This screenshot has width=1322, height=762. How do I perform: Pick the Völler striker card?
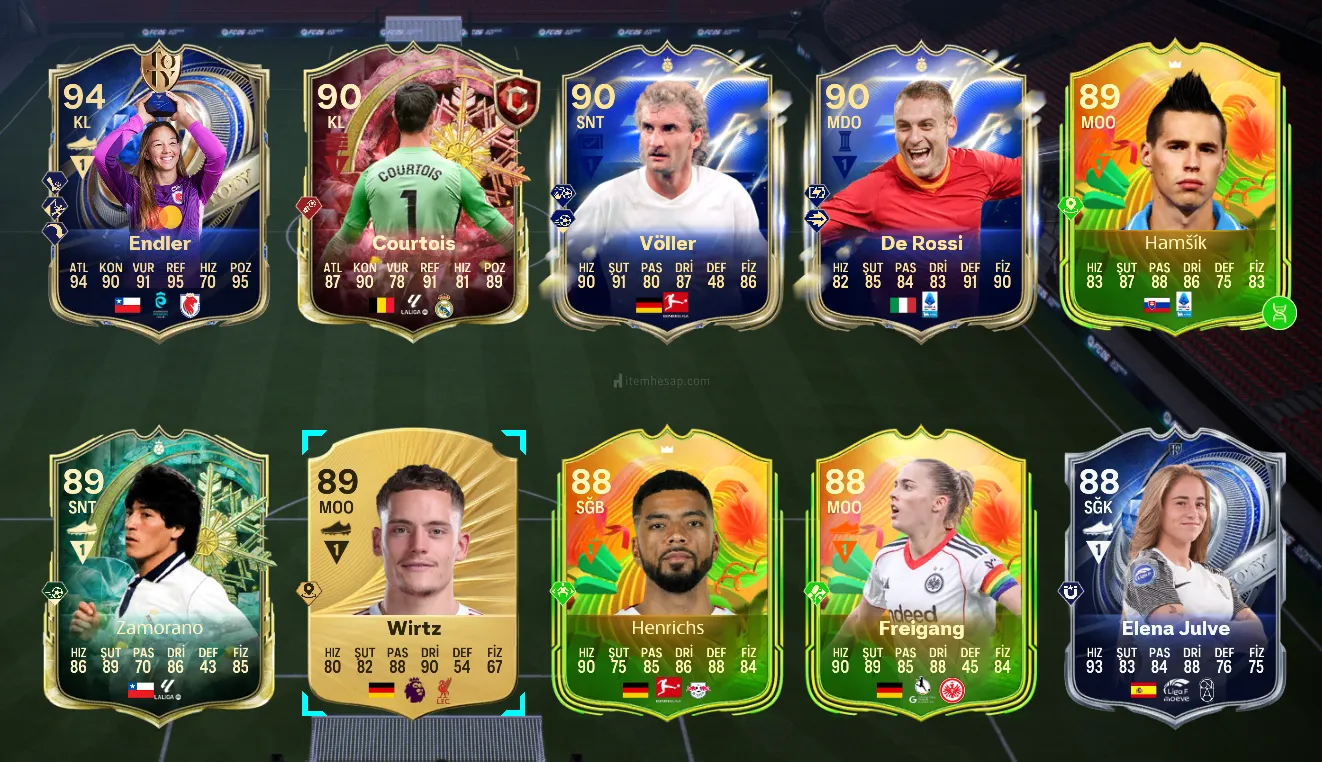[667, 190]
